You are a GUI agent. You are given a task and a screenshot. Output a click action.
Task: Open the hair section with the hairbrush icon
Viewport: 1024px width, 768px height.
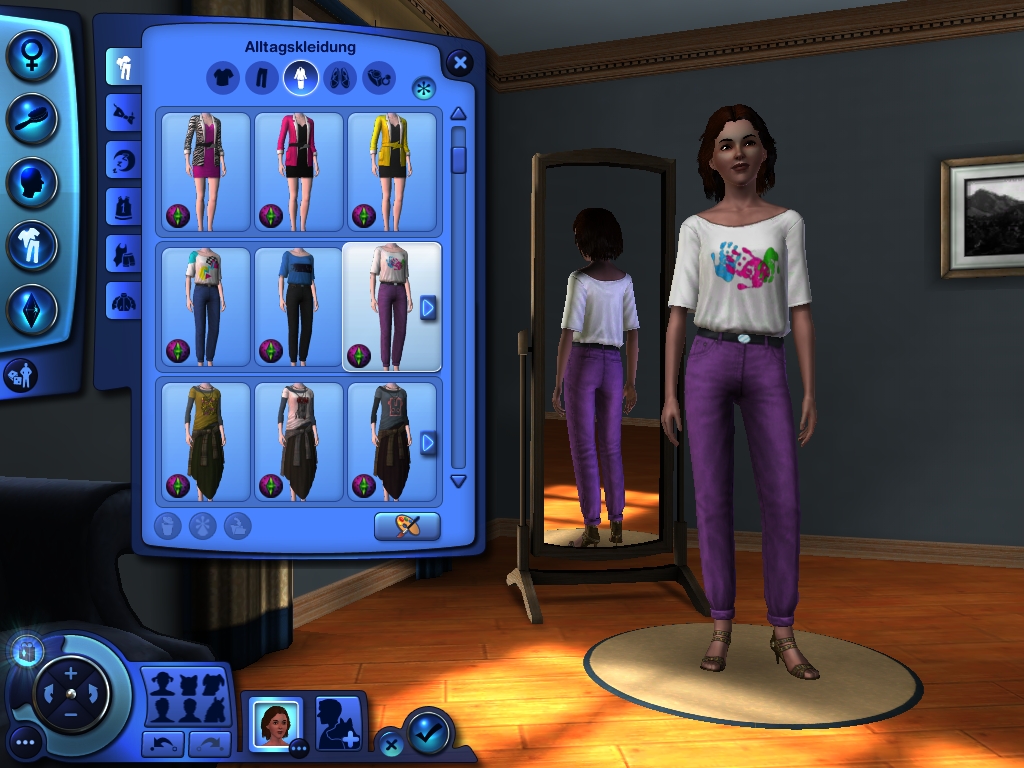(x=32, y=118)
